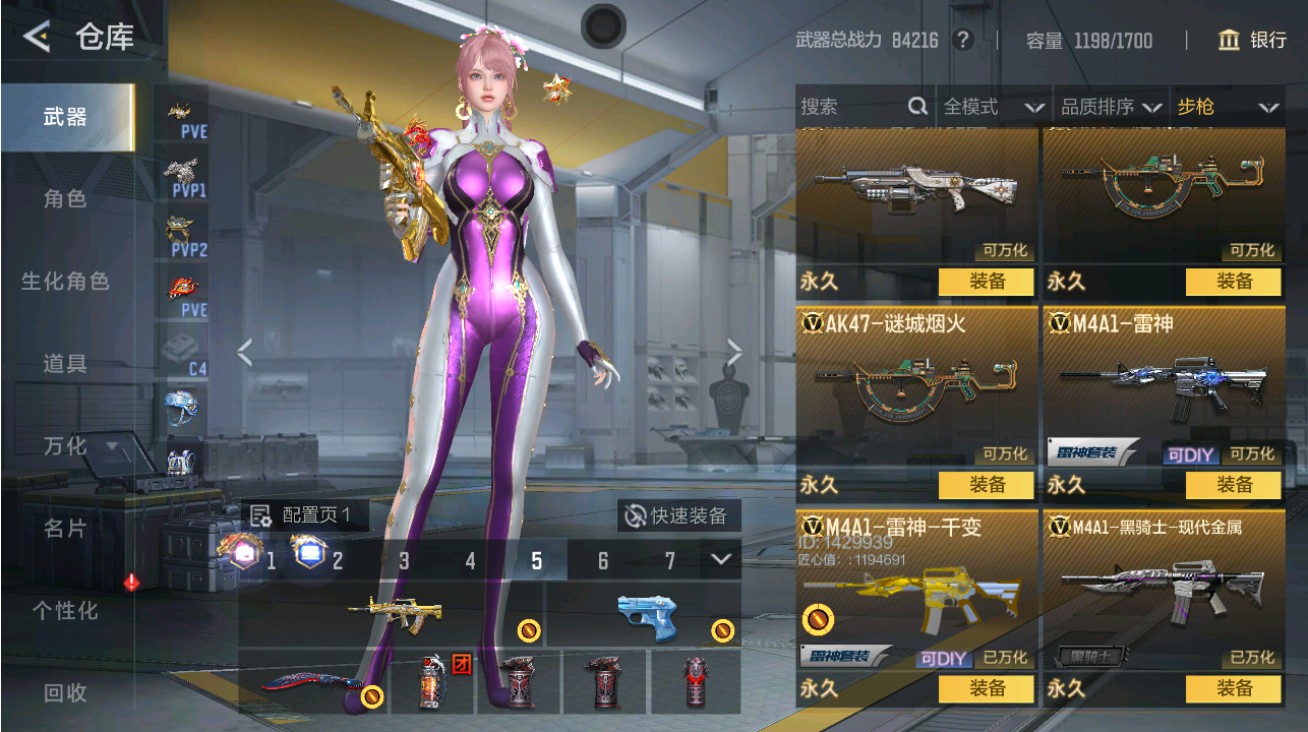Open the 步枪 weapon type dropdown
The image size is (1308, 732).
[x=1227, y=107]
